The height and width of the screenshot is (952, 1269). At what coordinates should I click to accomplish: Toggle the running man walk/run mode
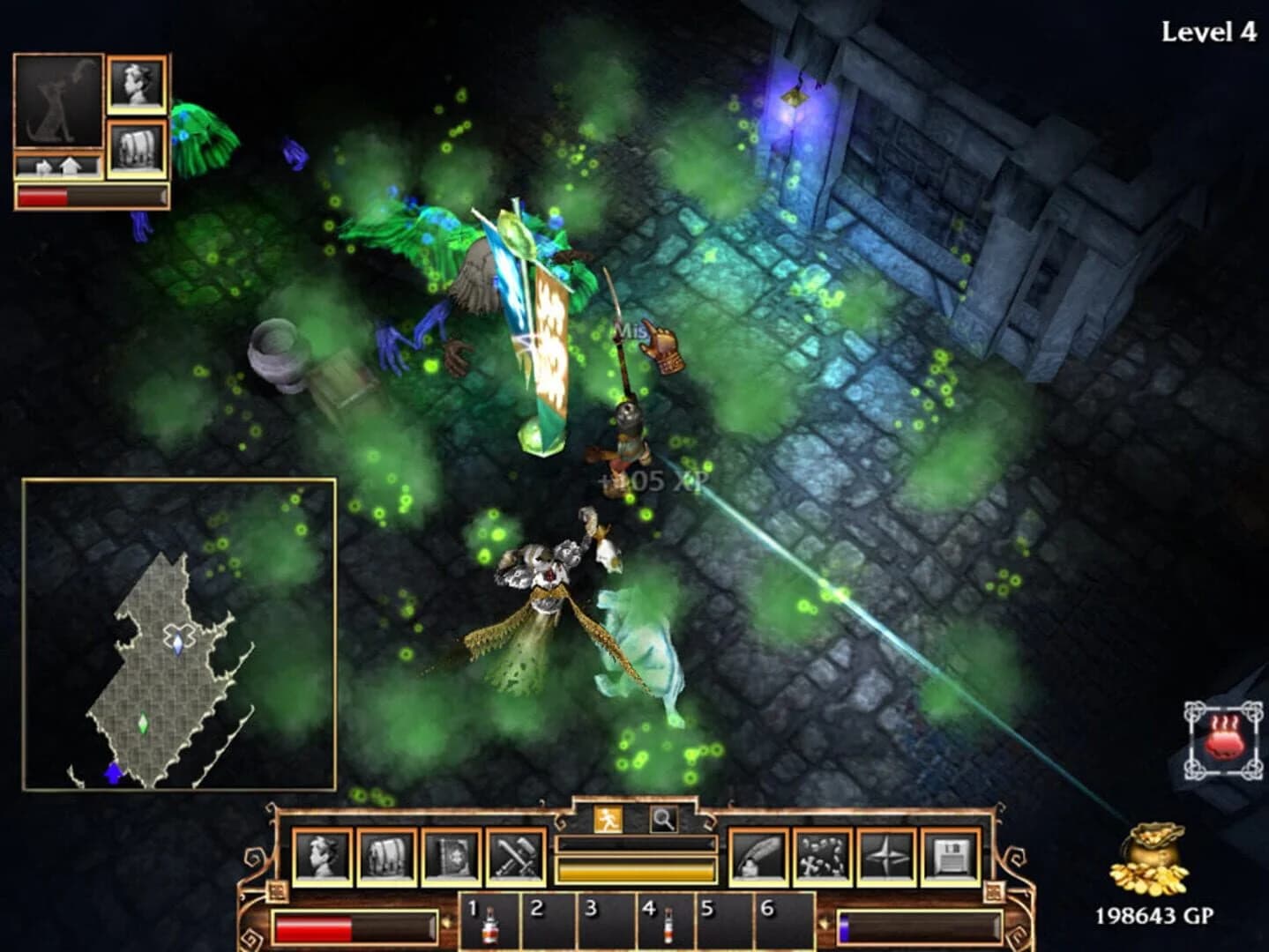pos(609,818)
